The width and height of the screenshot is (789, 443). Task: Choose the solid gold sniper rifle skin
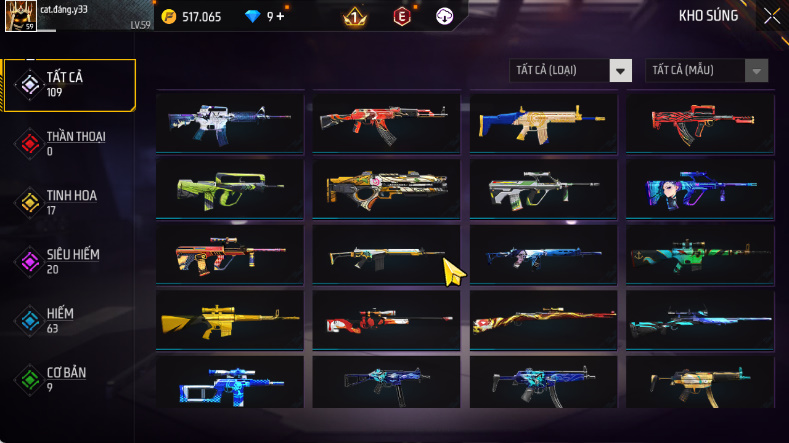click(x=230, y=319)
